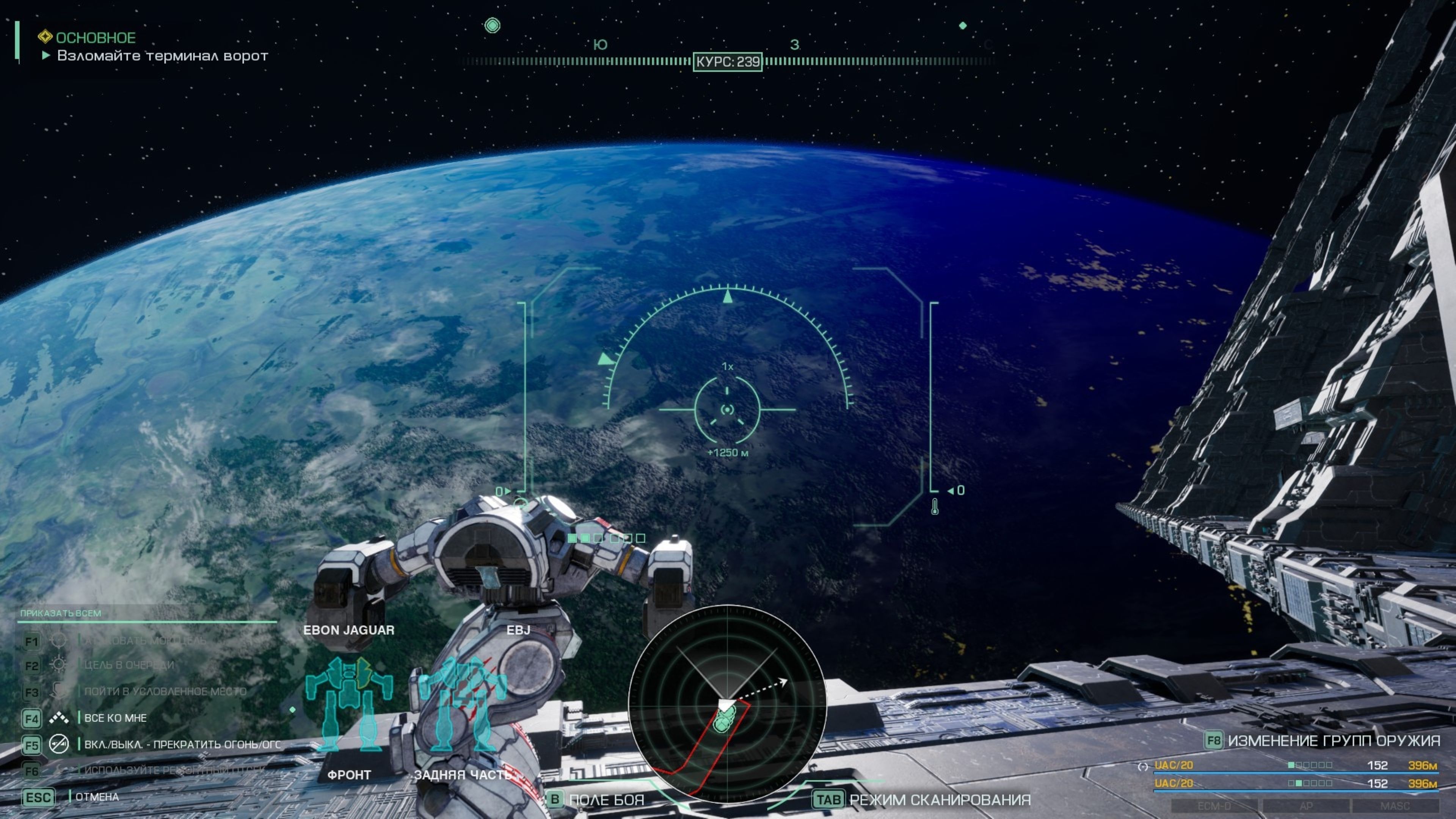Image resolution: width=1456 pixels, height=819 pixels.
Task: Click the ECM-D equipment indicator
Action: [x=1214, y=805]
